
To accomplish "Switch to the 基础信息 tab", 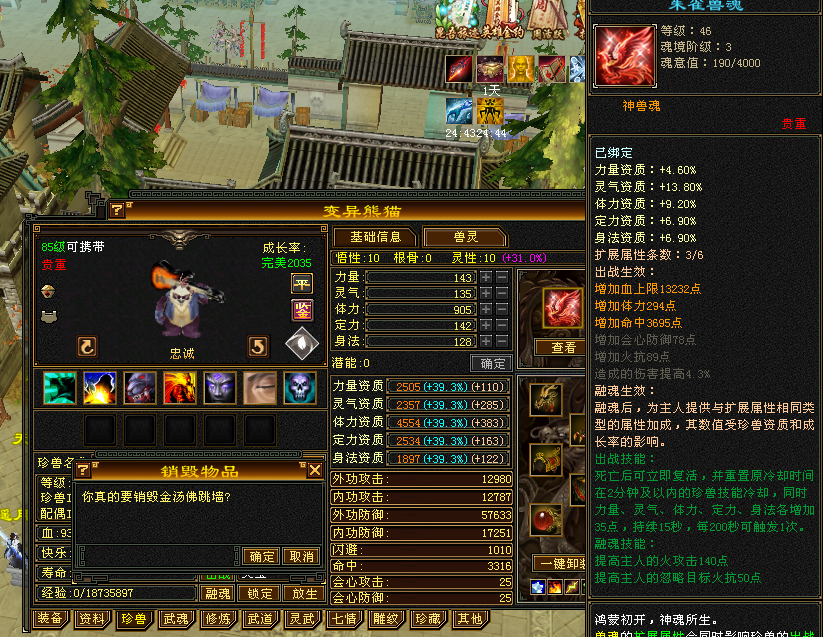I will click(x=375, y=237).
